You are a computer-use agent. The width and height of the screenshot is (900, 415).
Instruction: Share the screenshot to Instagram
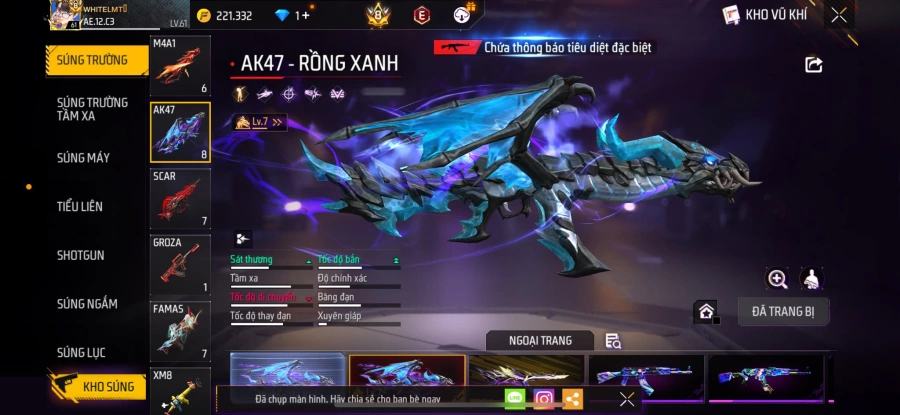point(544,399)
